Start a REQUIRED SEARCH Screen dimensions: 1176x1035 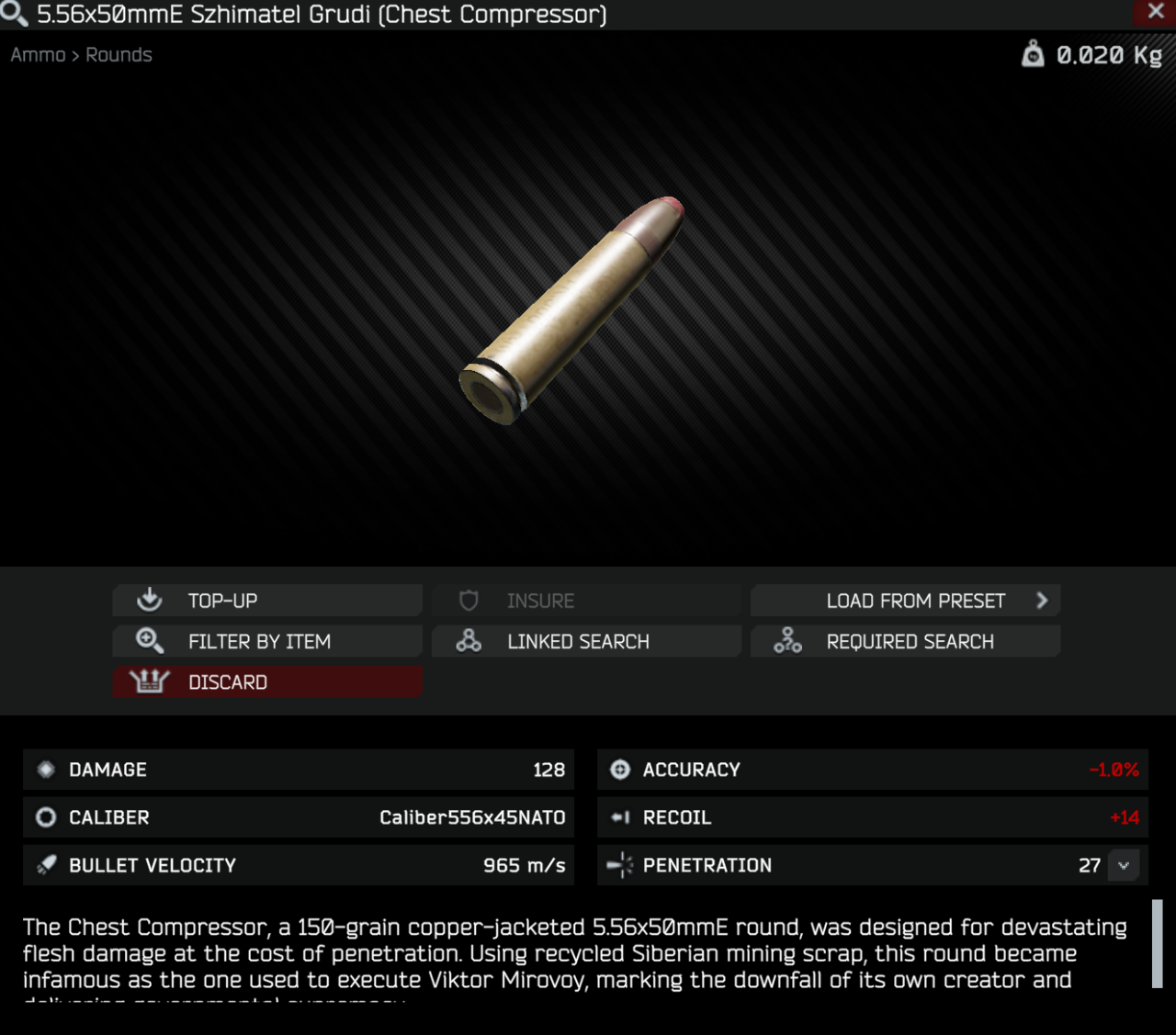(x=905, y=641)
